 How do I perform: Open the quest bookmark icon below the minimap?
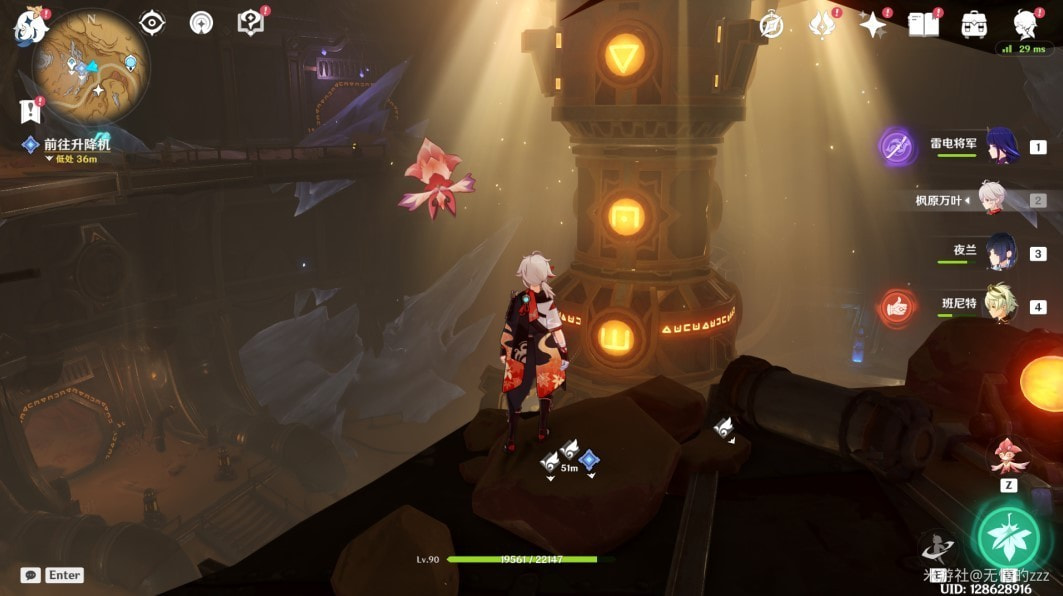point(29,111)
